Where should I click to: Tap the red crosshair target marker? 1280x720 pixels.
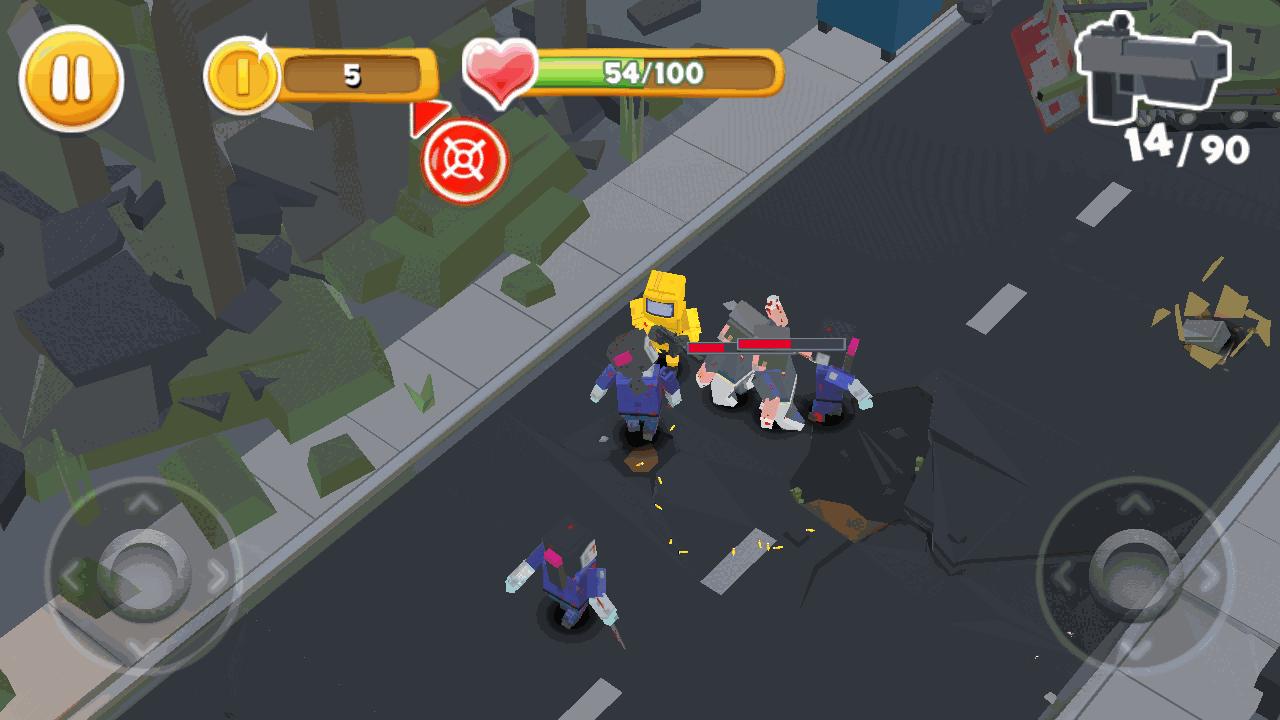[x=465, y=161]
